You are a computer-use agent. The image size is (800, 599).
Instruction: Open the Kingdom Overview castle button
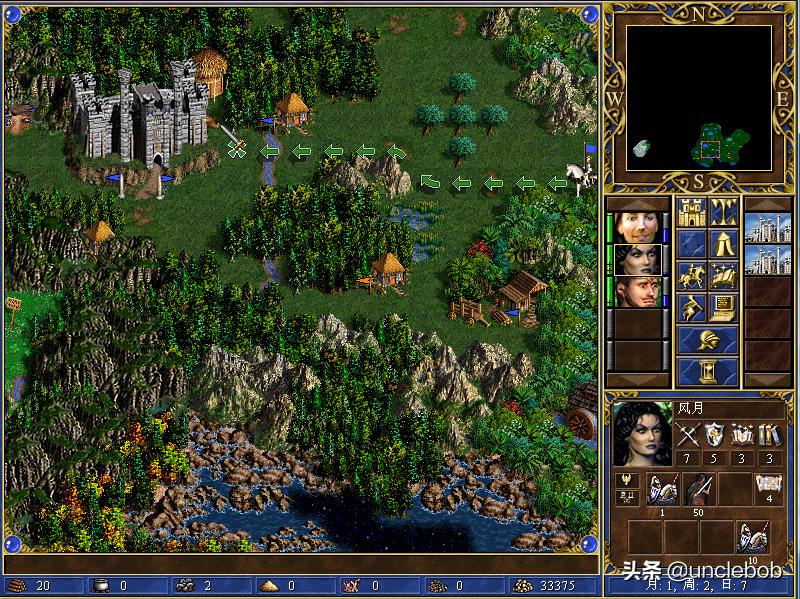(x=693, y=211)
